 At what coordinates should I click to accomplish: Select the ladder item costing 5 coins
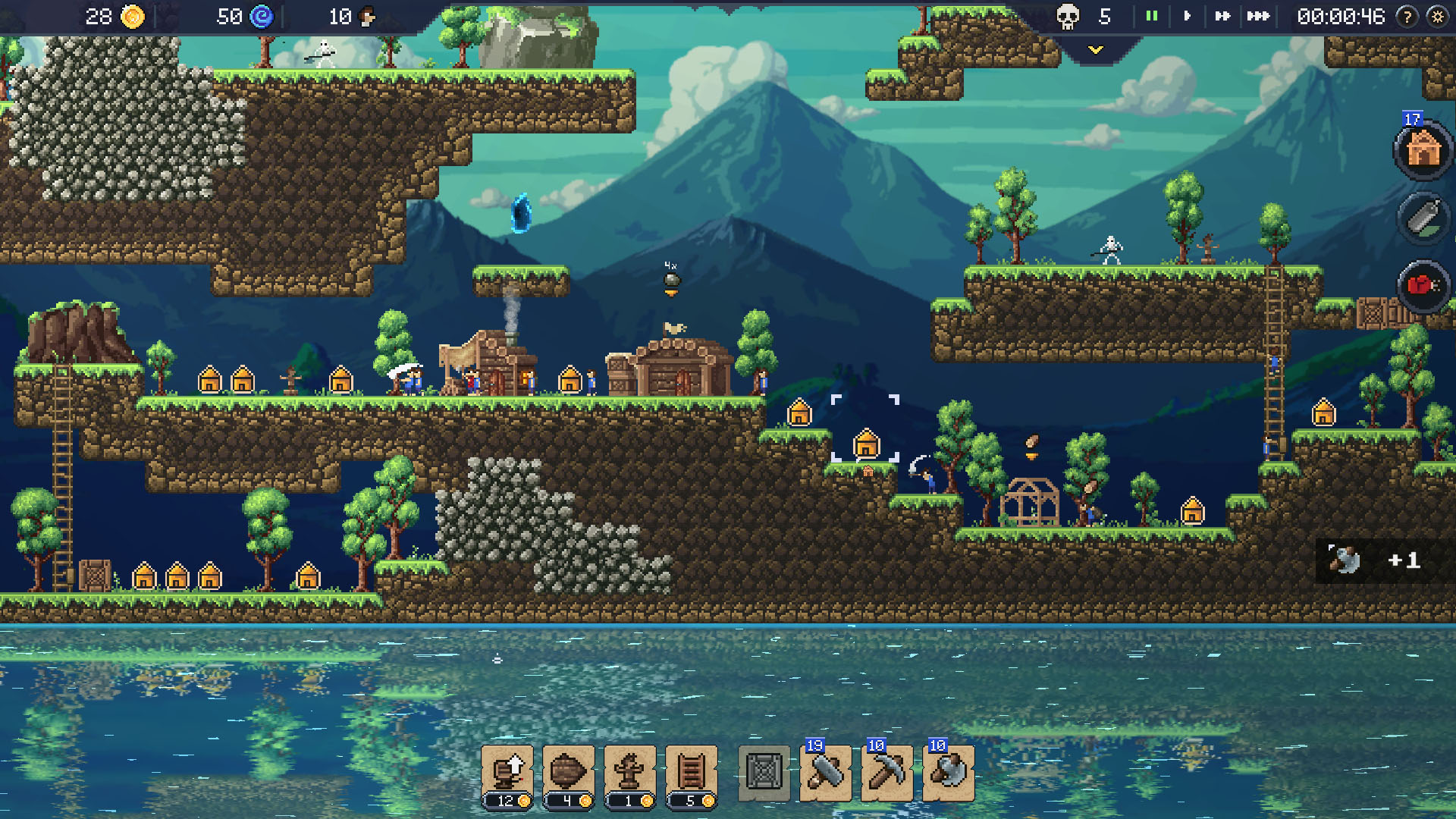click(689, 772)
